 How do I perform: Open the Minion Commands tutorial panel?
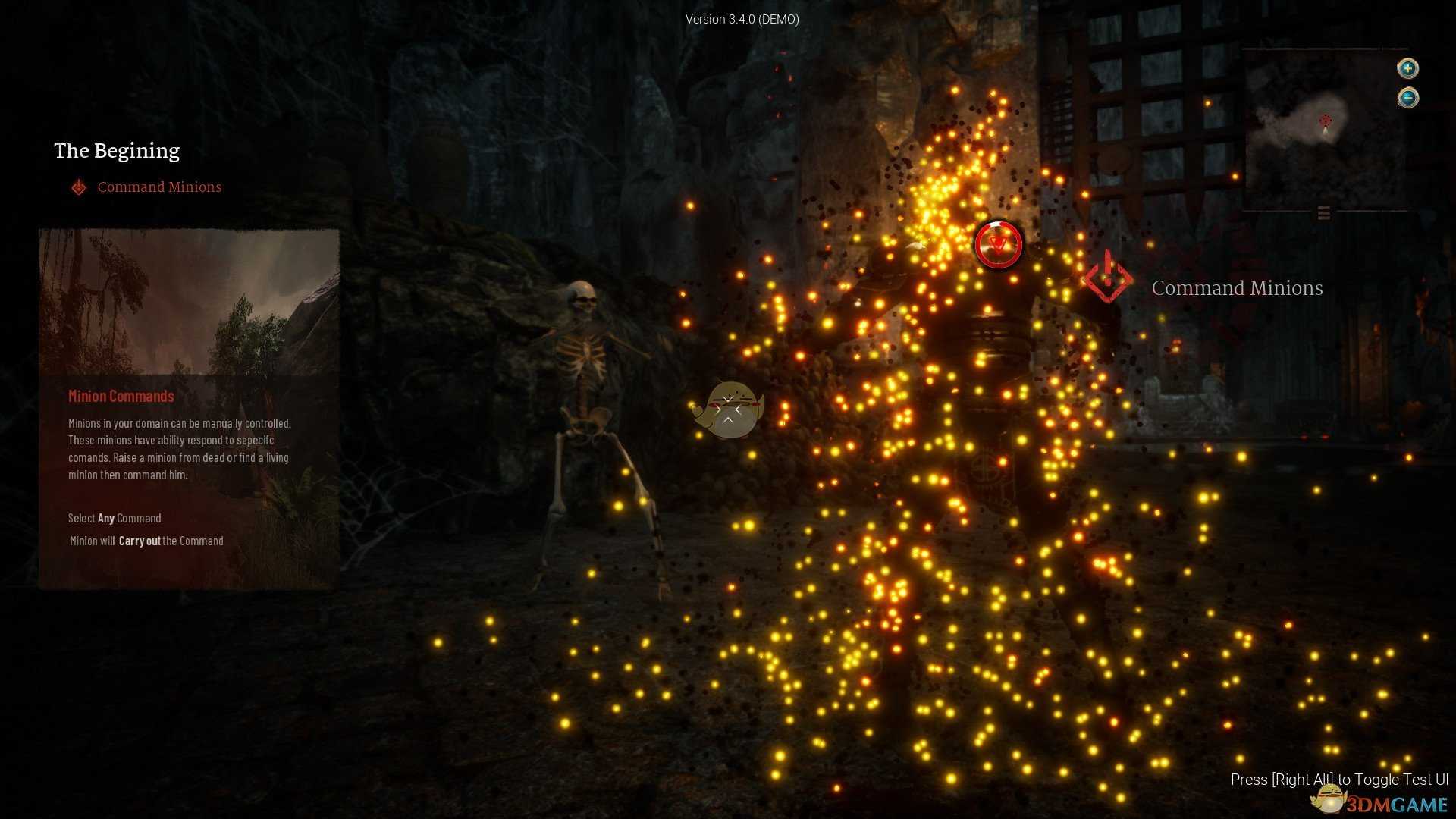point(189,408)
